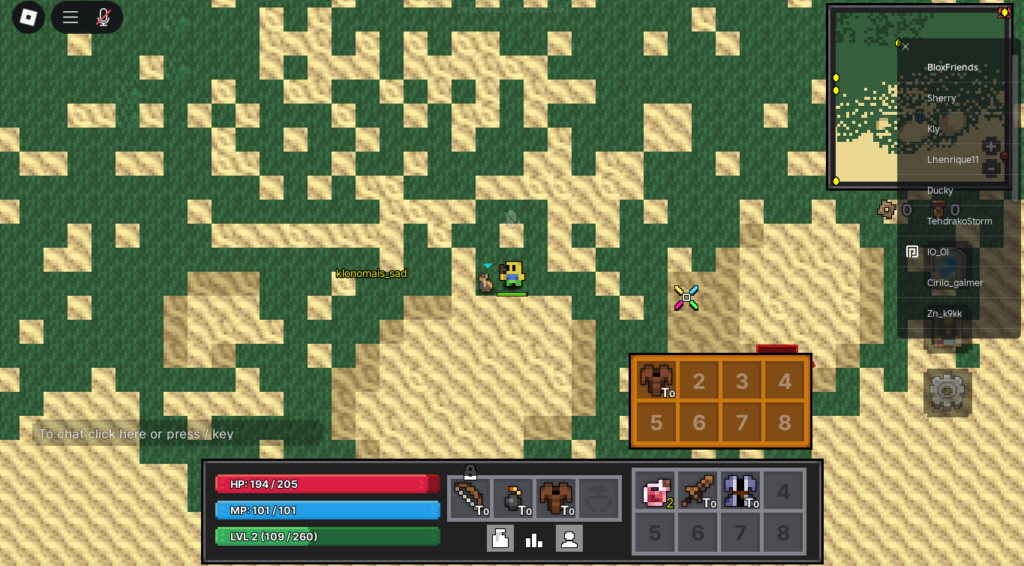Select player TehdrakoStorm in the list
The image size is (1024, 566).
tap(959, 221)
